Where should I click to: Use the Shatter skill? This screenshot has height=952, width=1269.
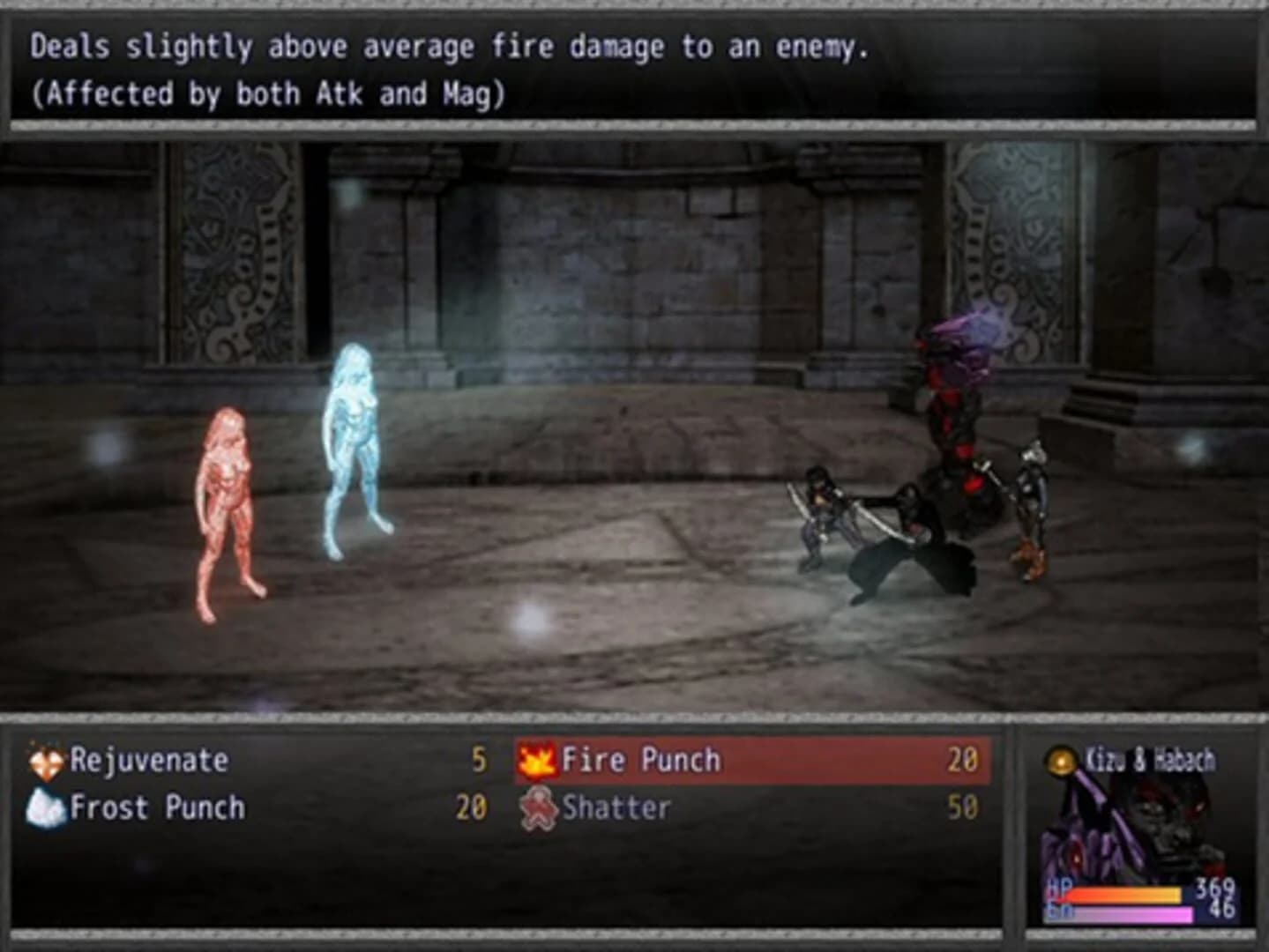617,806
